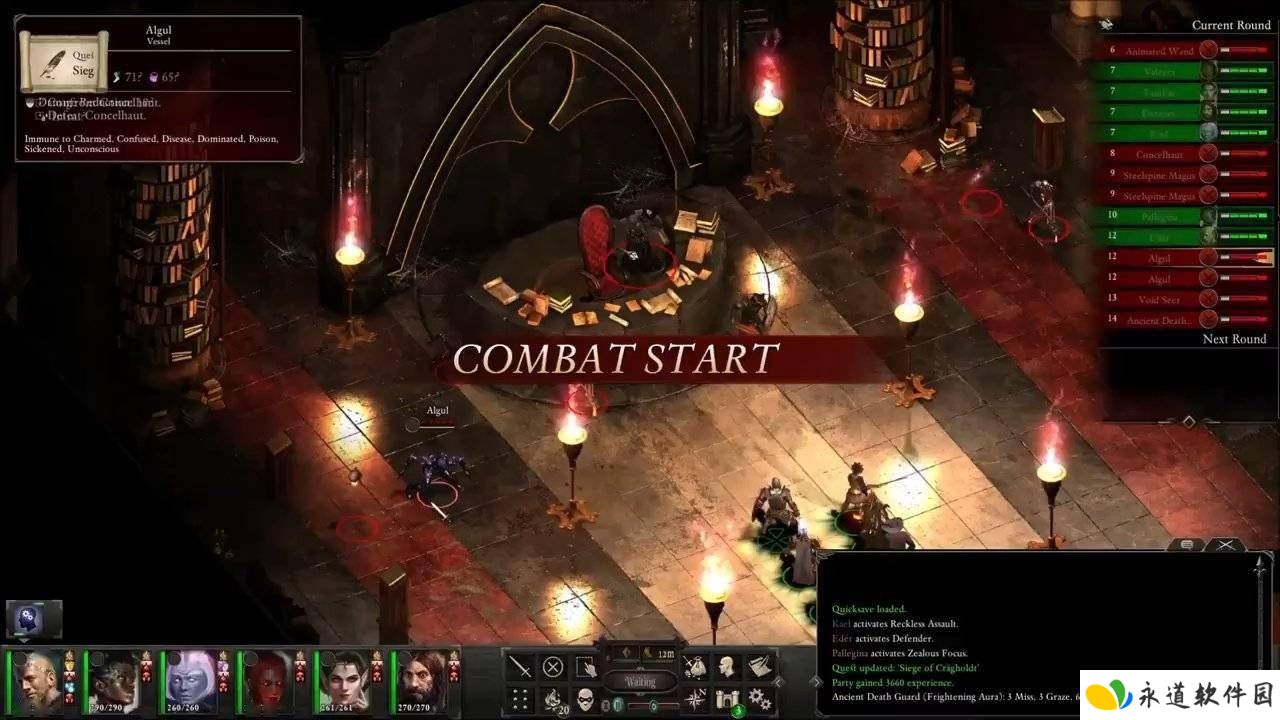Viewport: 1280px width, 720px height.
Task: Toggle stealth mode with the masked face icon
Action: (x=586, y=699)
